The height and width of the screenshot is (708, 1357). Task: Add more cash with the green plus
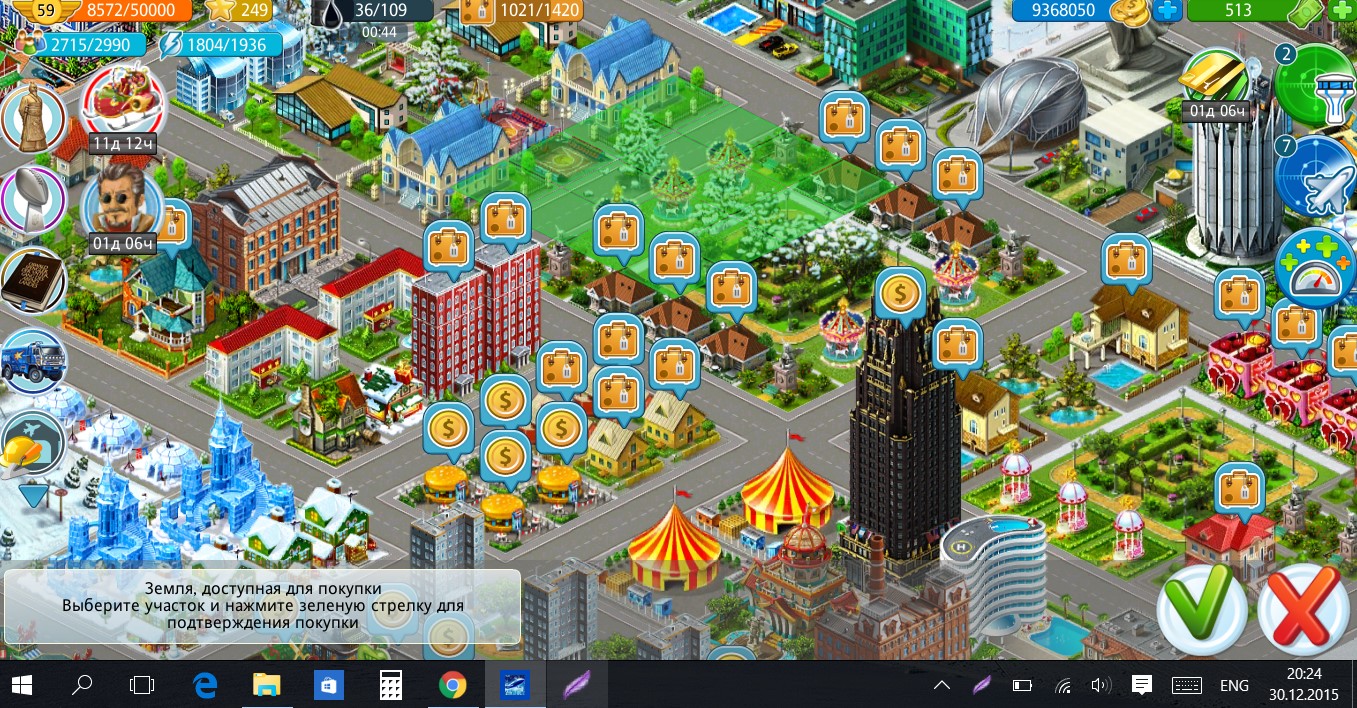pos(1343,11)
